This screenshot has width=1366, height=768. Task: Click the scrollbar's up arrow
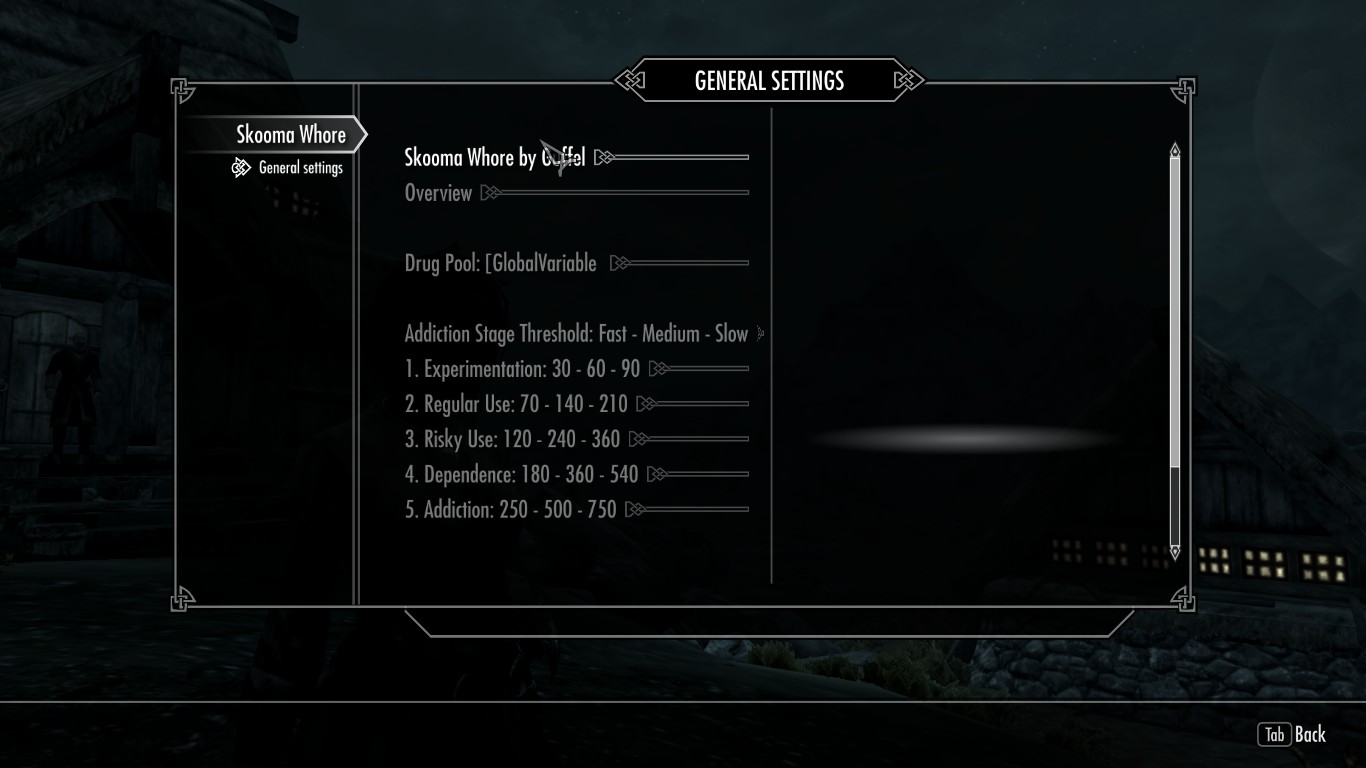[x=1175, y=151]
